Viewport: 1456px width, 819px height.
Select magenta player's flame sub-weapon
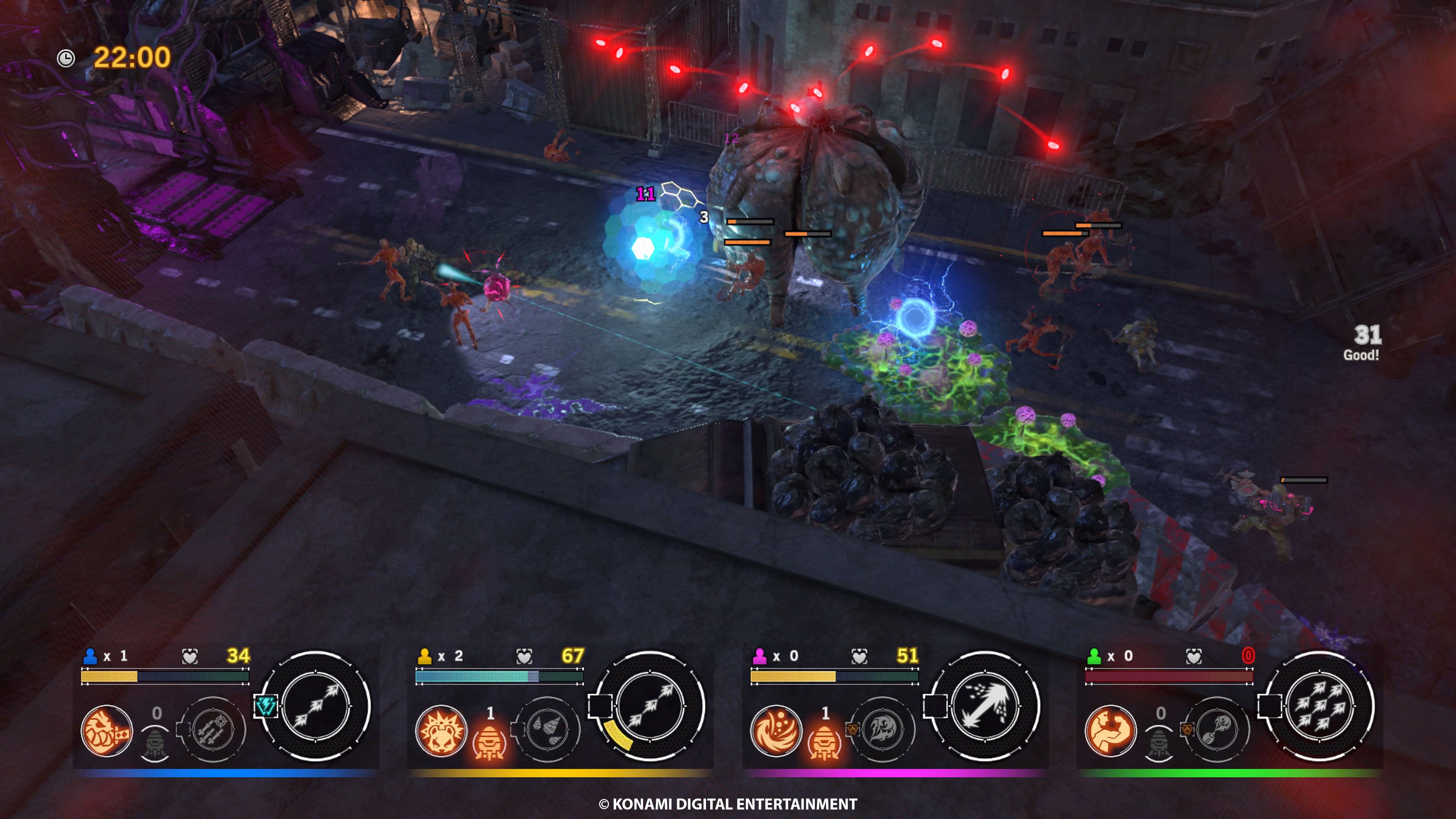tap(883, 730)
